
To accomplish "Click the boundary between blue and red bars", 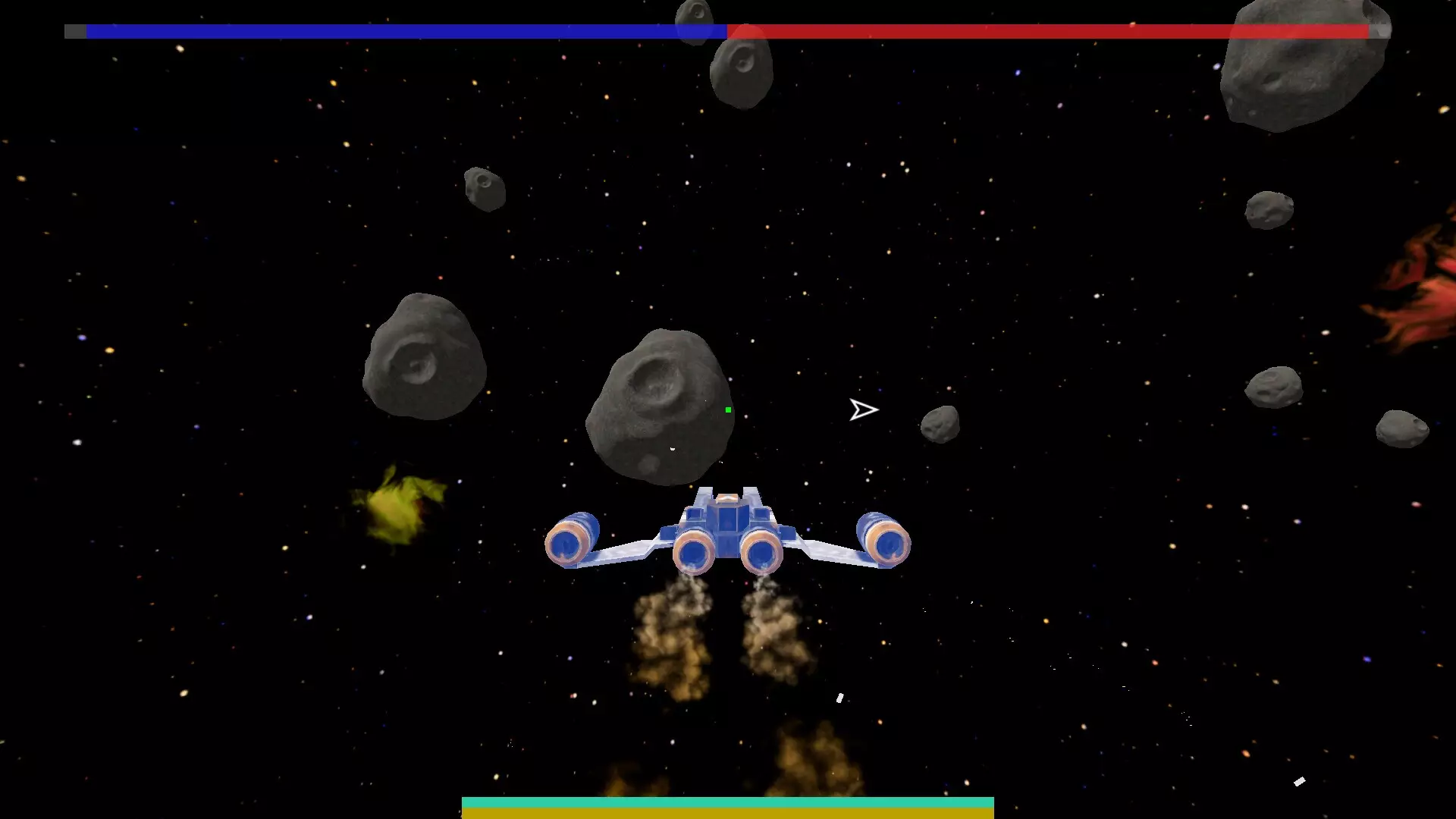I will click(x=726, y=33).
